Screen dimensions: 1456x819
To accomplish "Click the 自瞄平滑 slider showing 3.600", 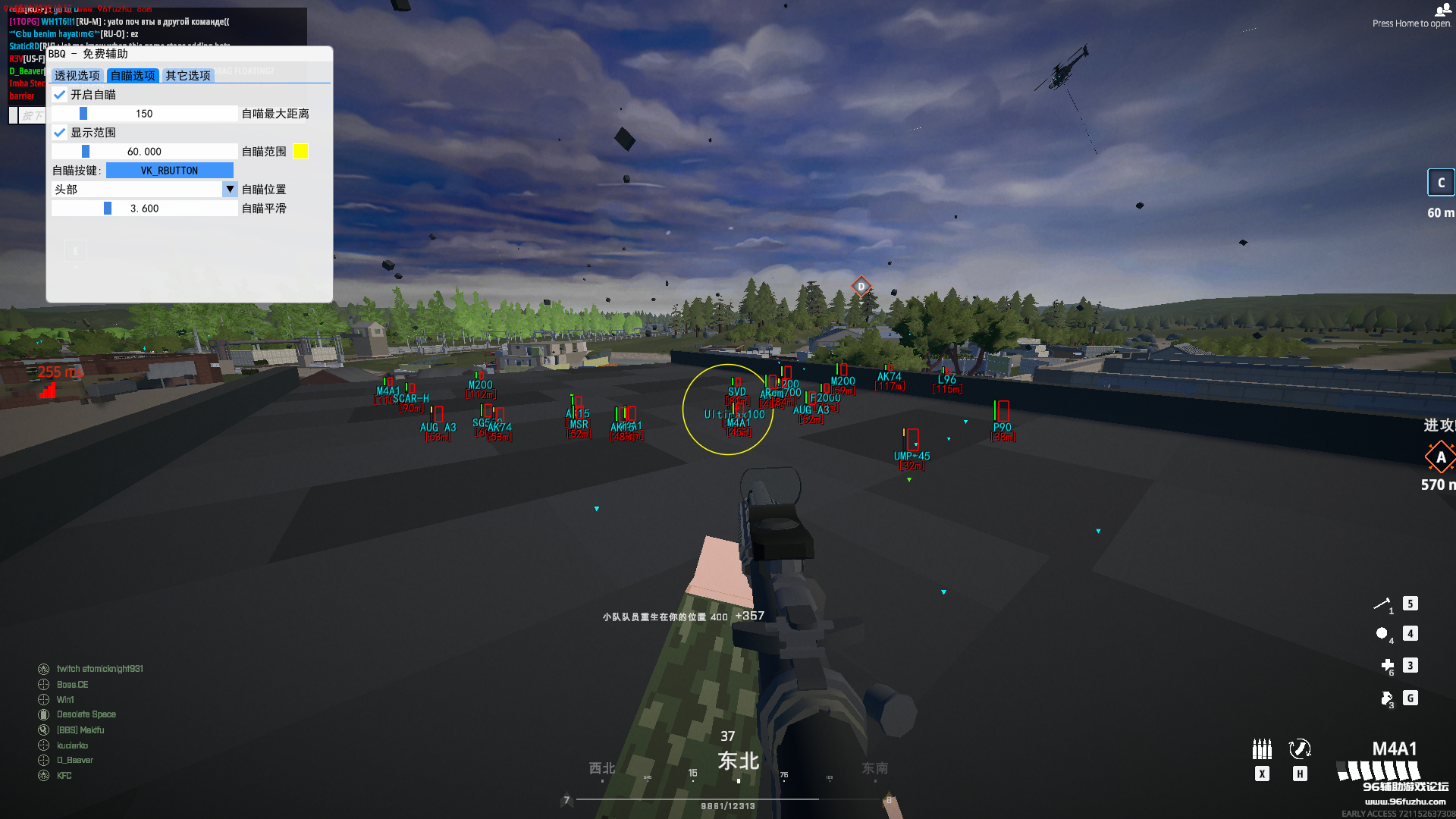I will [144, 209].
